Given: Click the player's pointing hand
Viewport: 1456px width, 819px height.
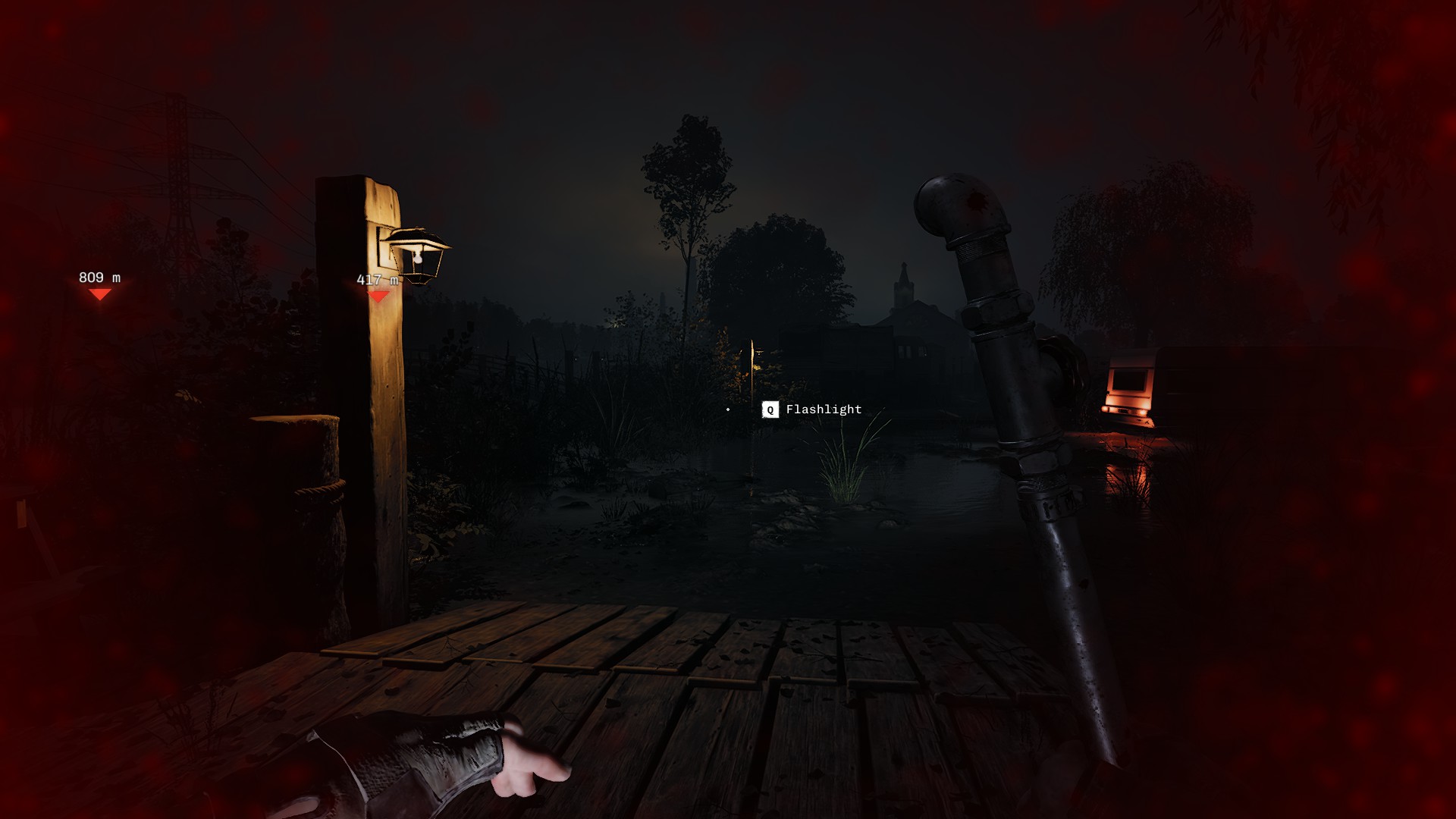Looking at the screenshot, I should click(x=470, y=766).
